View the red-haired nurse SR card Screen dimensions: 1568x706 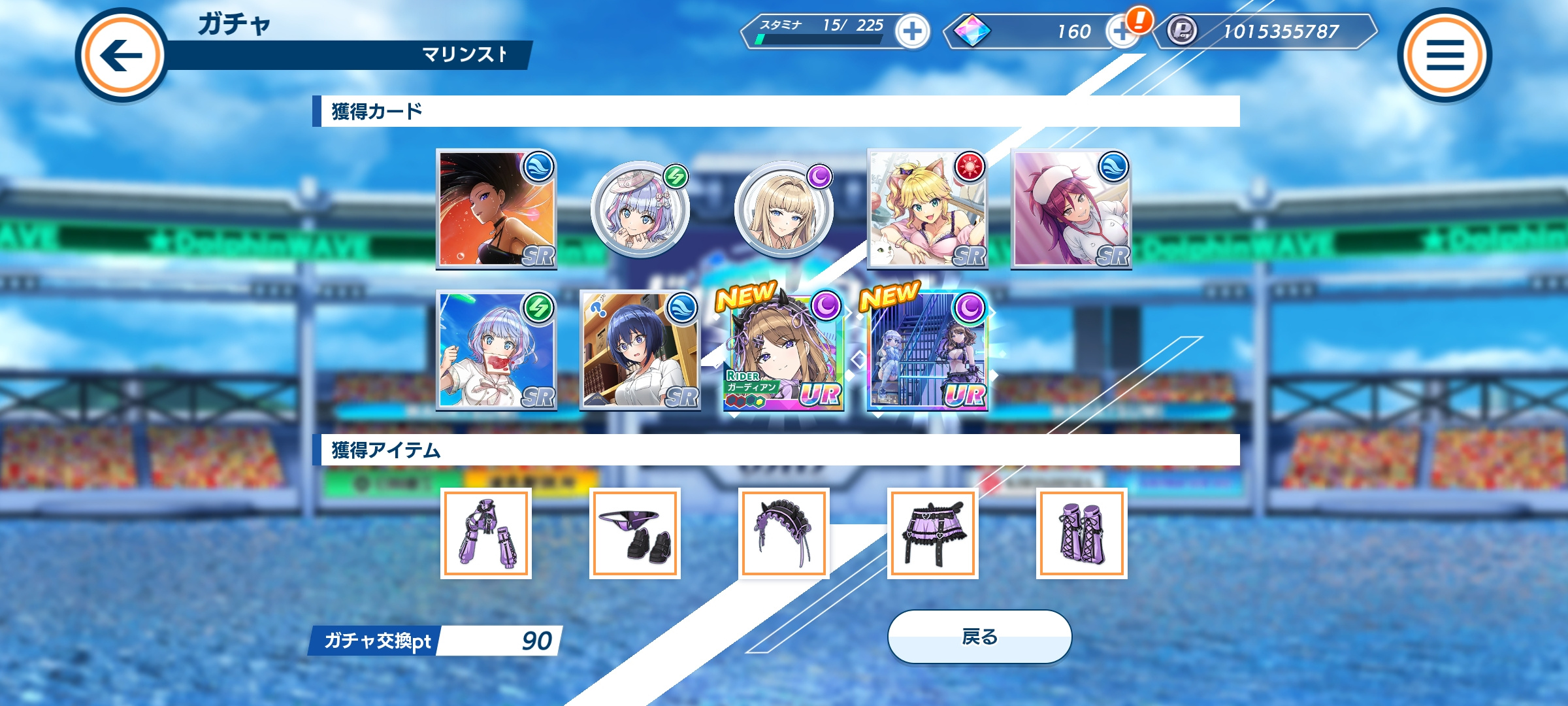(1071, 209)
